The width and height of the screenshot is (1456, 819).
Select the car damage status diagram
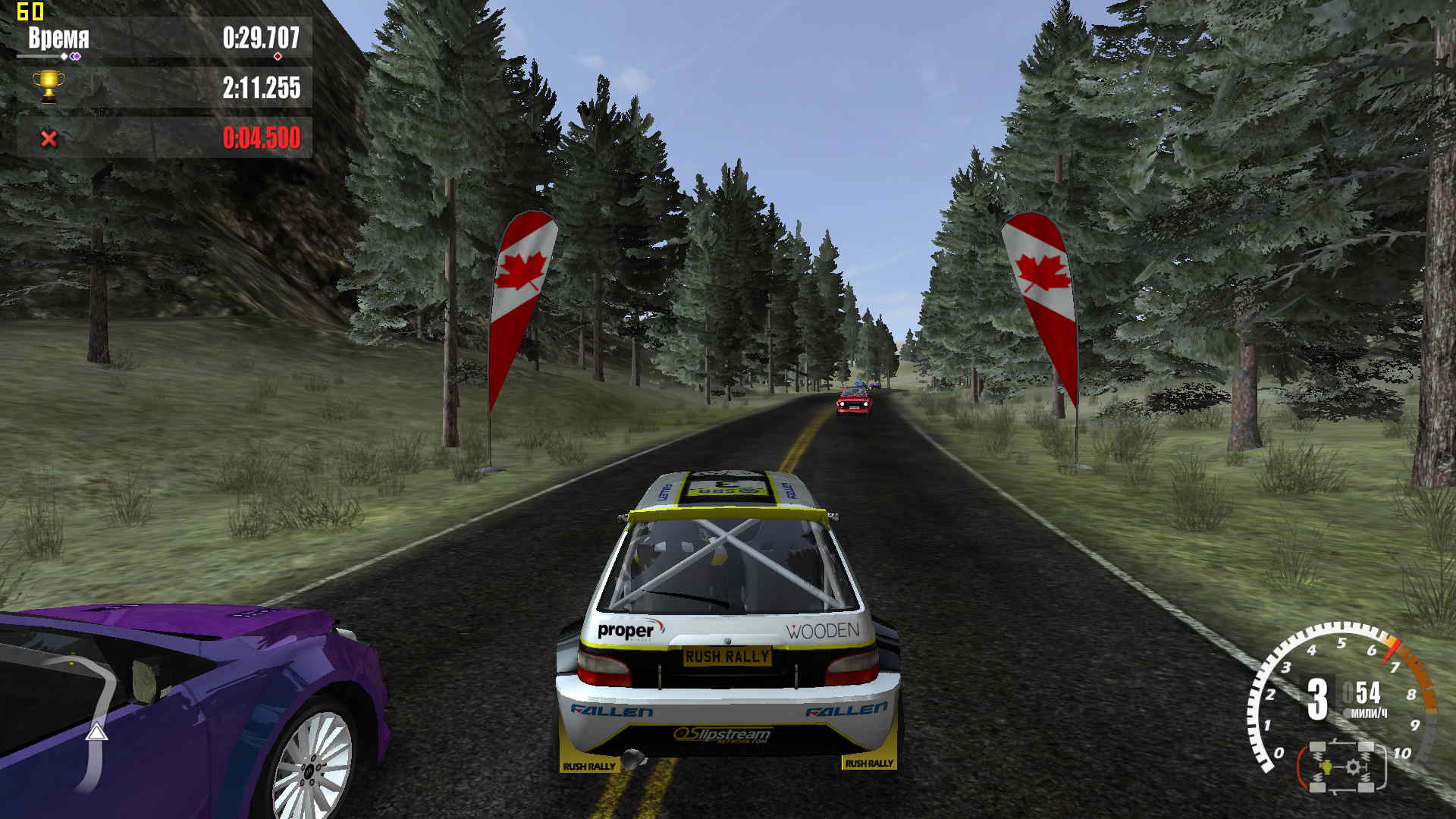click(x=1341, y=767)
